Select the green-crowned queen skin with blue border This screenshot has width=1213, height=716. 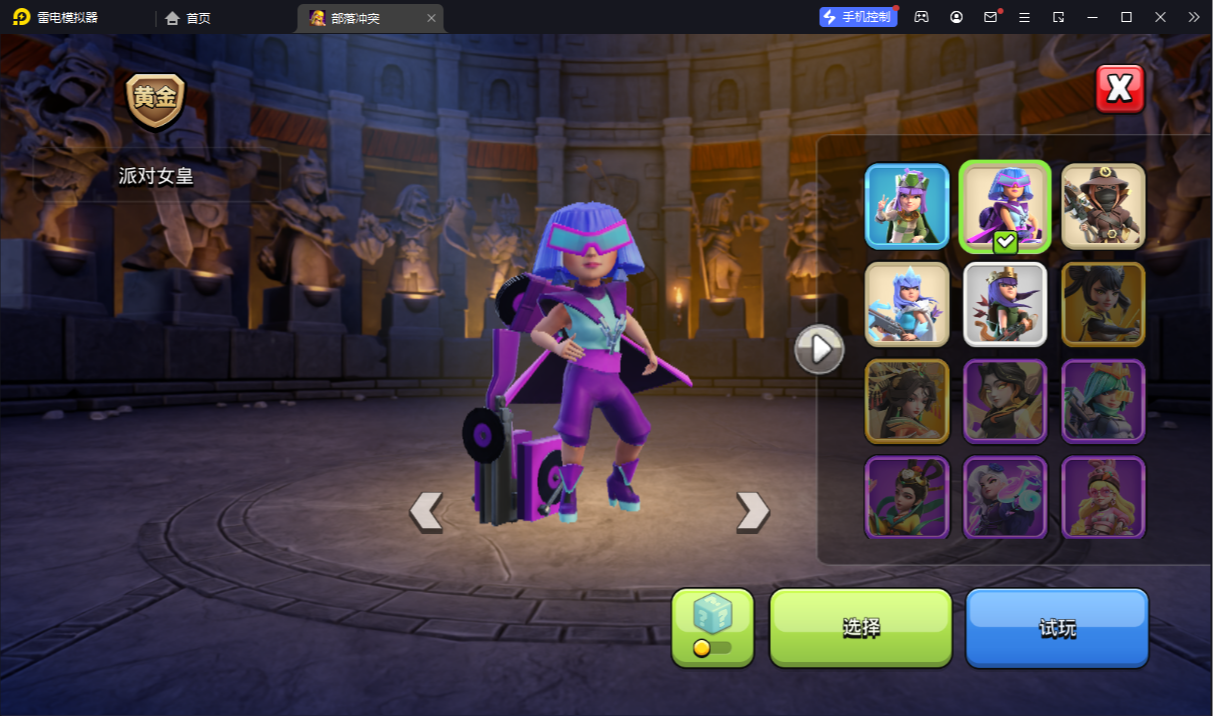tap(907, 206)
